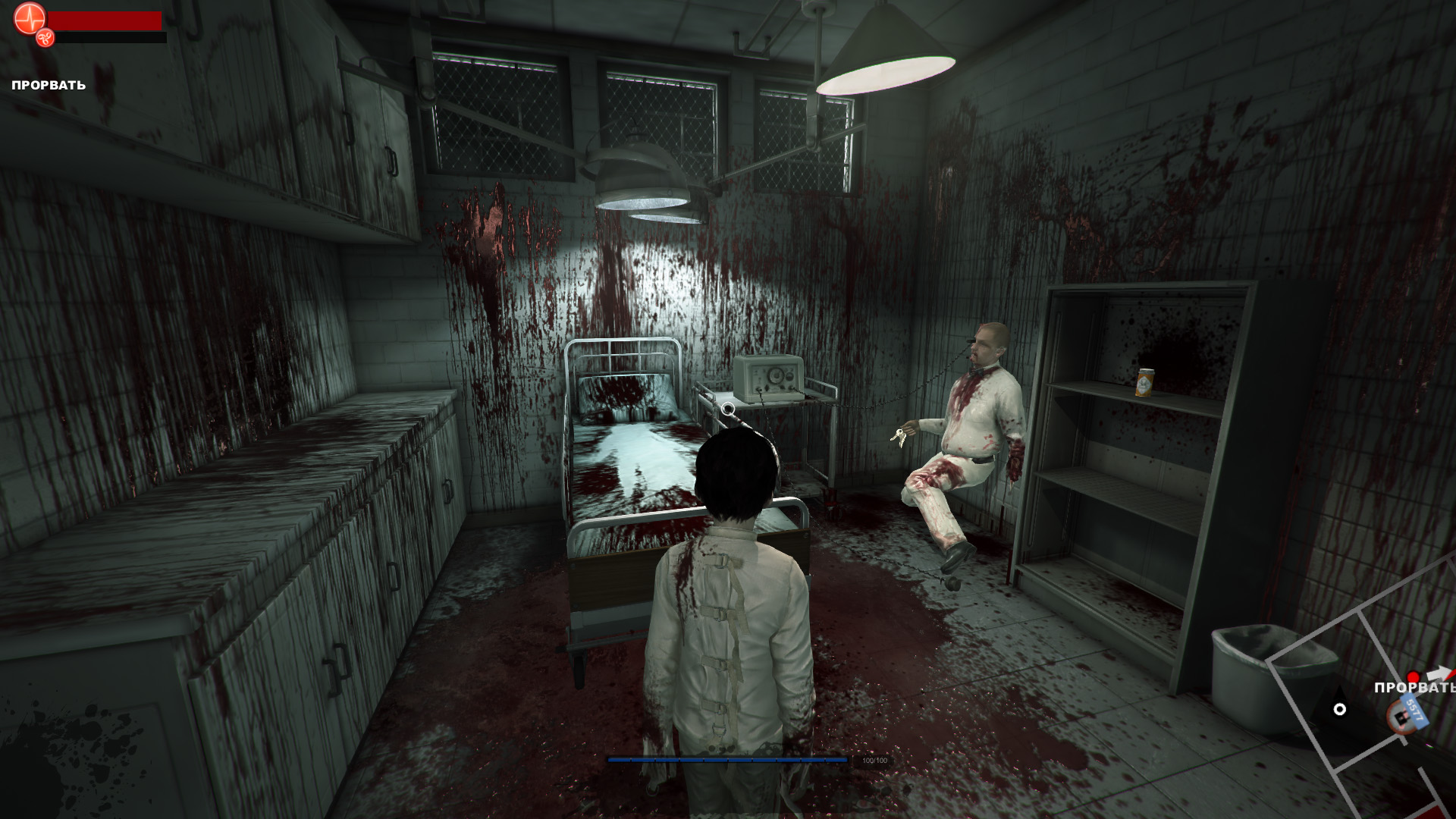Click the red heartbeat health icon
This screenshot has height=819, width=1456.
pos(29,18)
